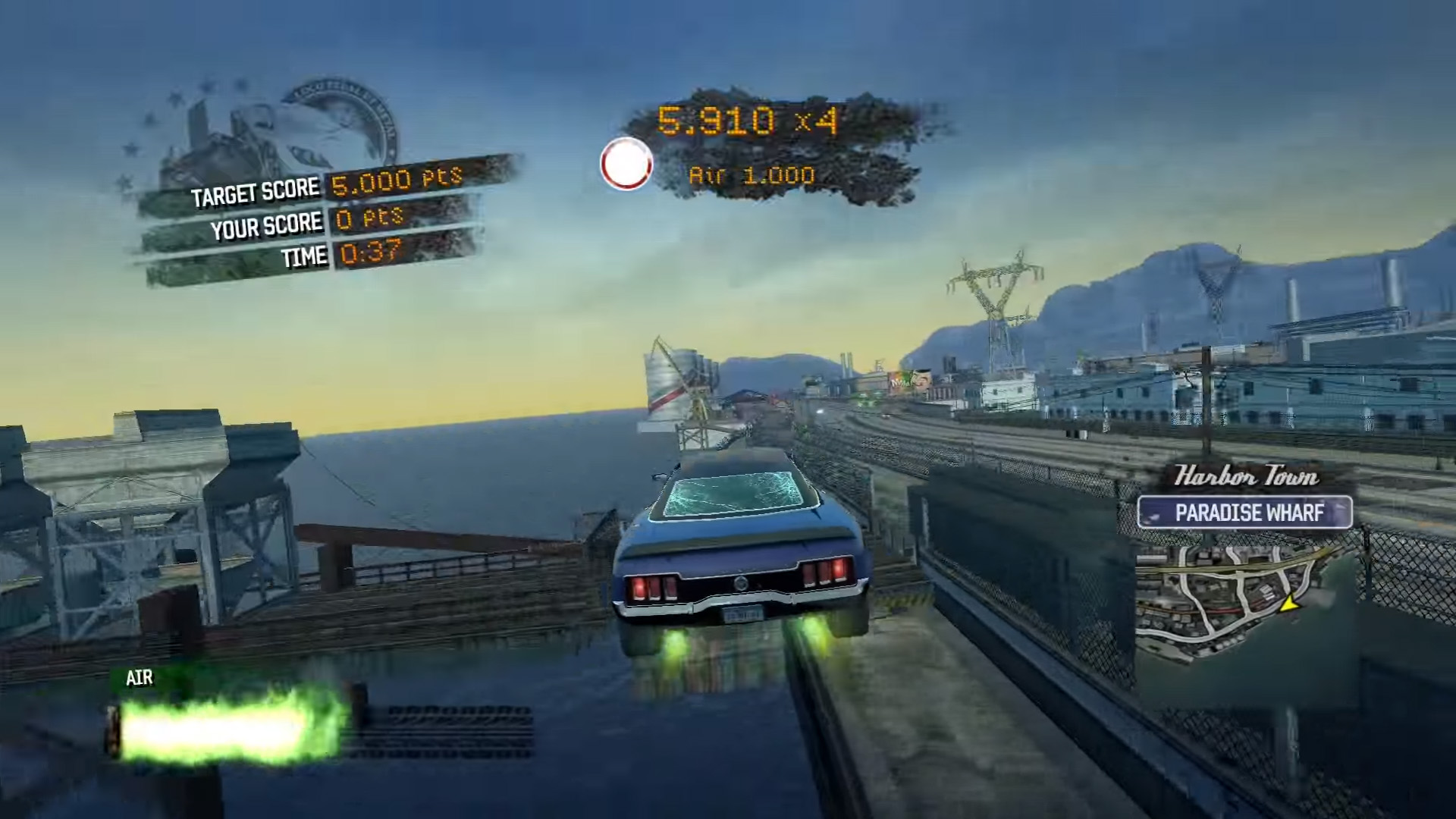Click the red-ringed white circle combo icon

pos(626,164)
